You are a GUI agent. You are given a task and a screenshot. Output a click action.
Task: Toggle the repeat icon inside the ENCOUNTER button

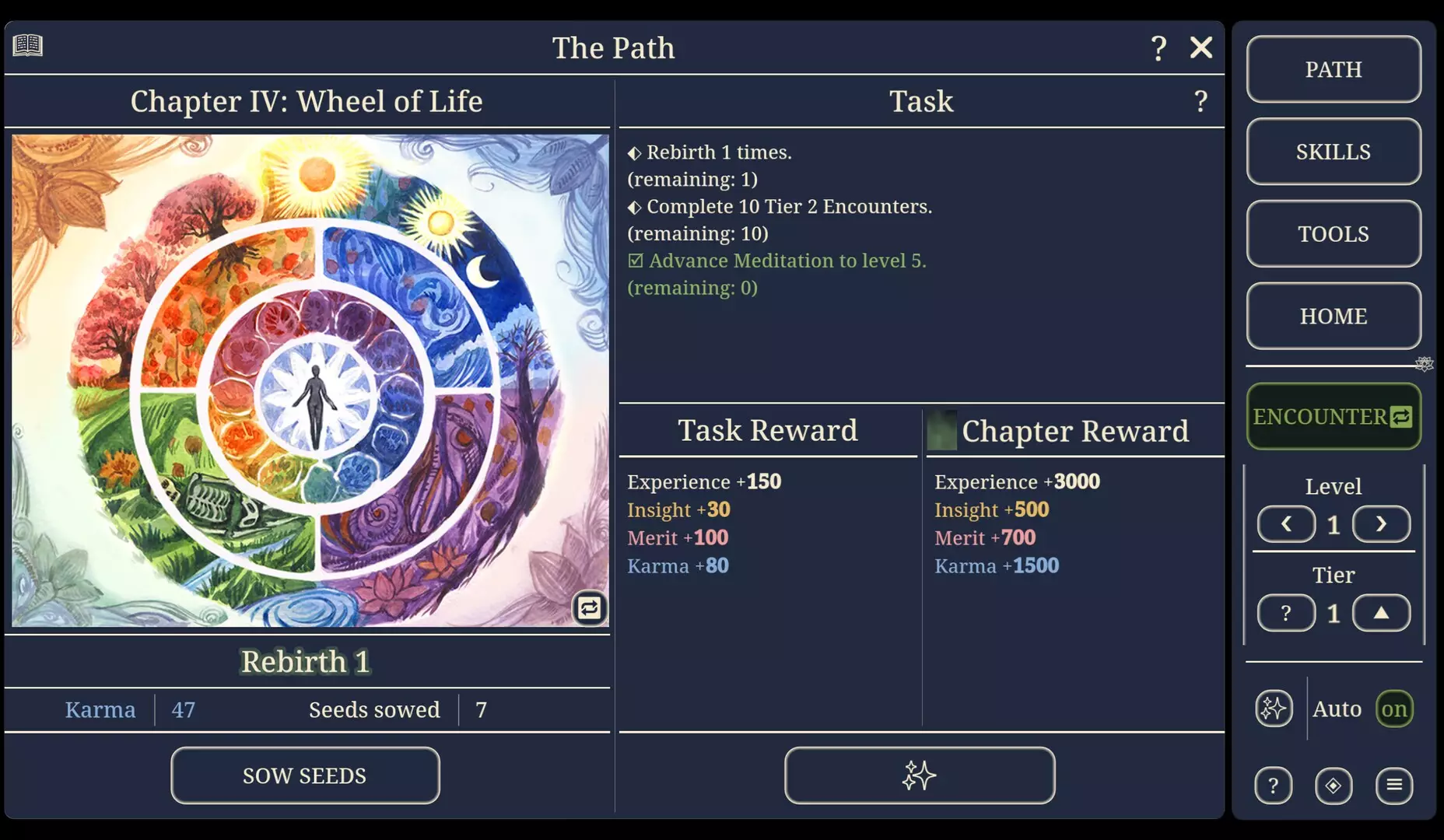(1401, 417)
